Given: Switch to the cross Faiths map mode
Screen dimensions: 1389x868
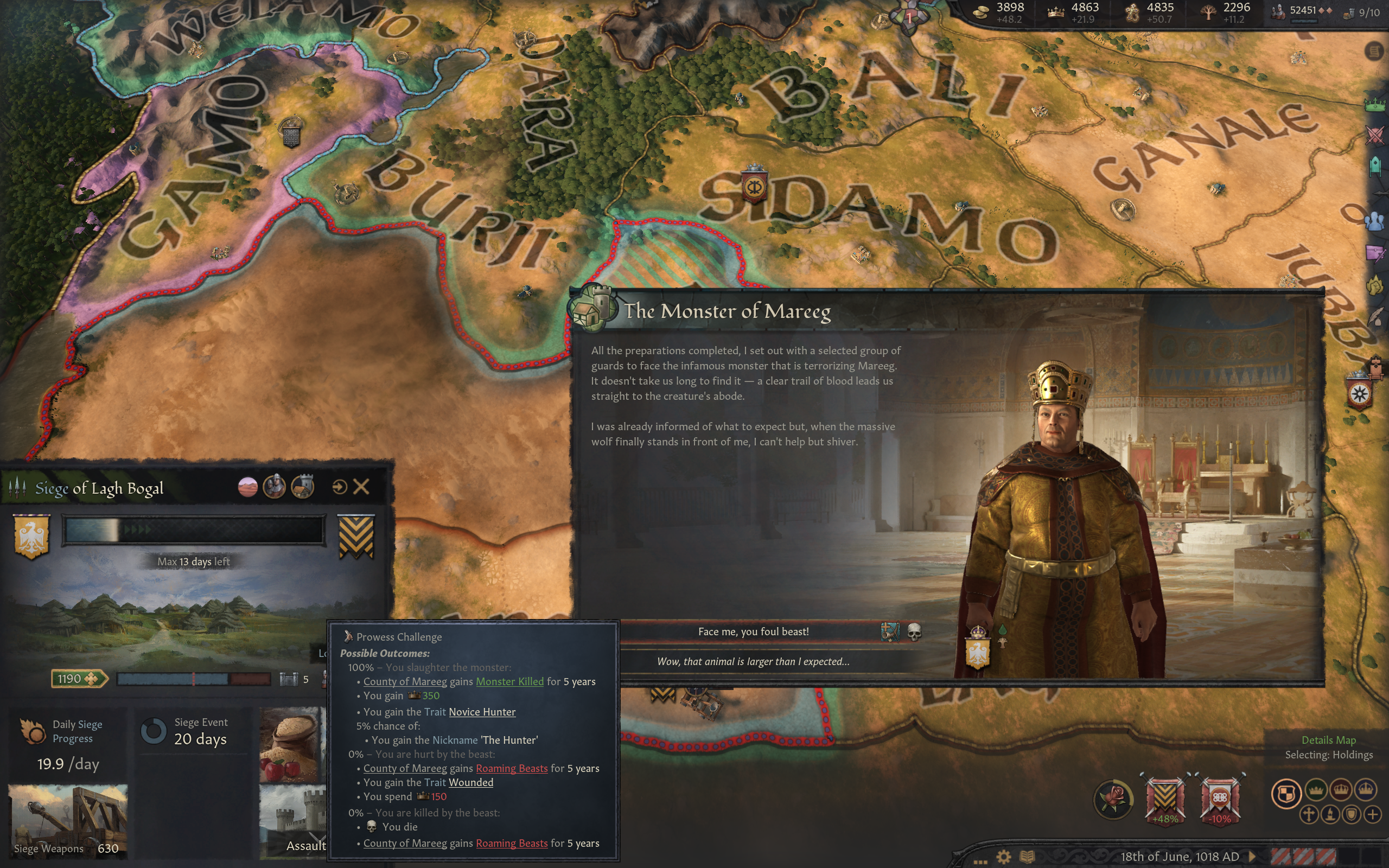Looking at the screenshot, I should pyautogui.click(x=1309, y=815).
